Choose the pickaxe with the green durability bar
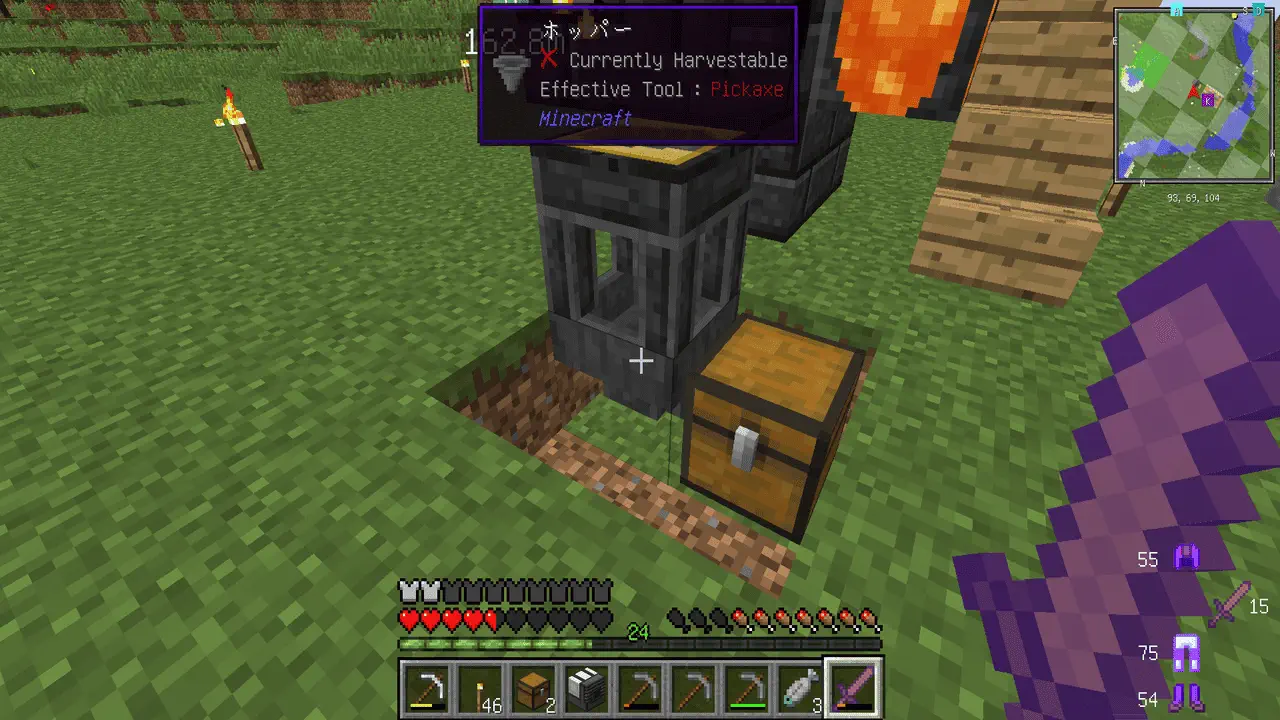The width and height of the screenshot is (1280, 720). [x=746, y=689]
